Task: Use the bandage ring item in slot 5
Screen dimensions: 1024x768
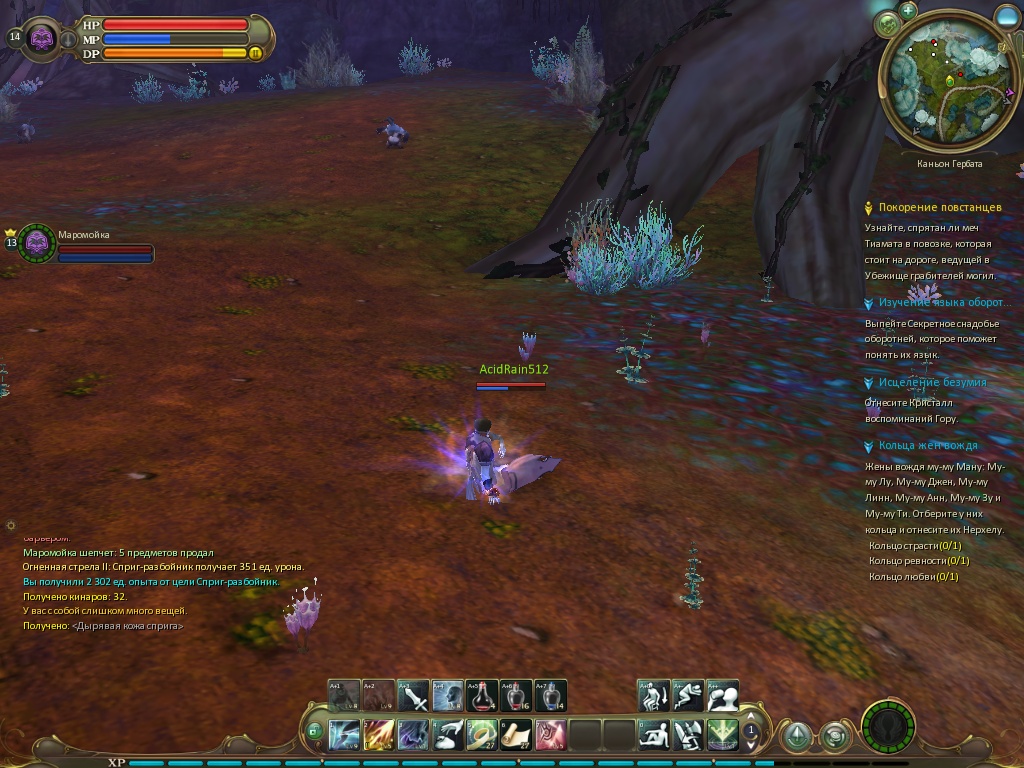Action: point(482,735)
